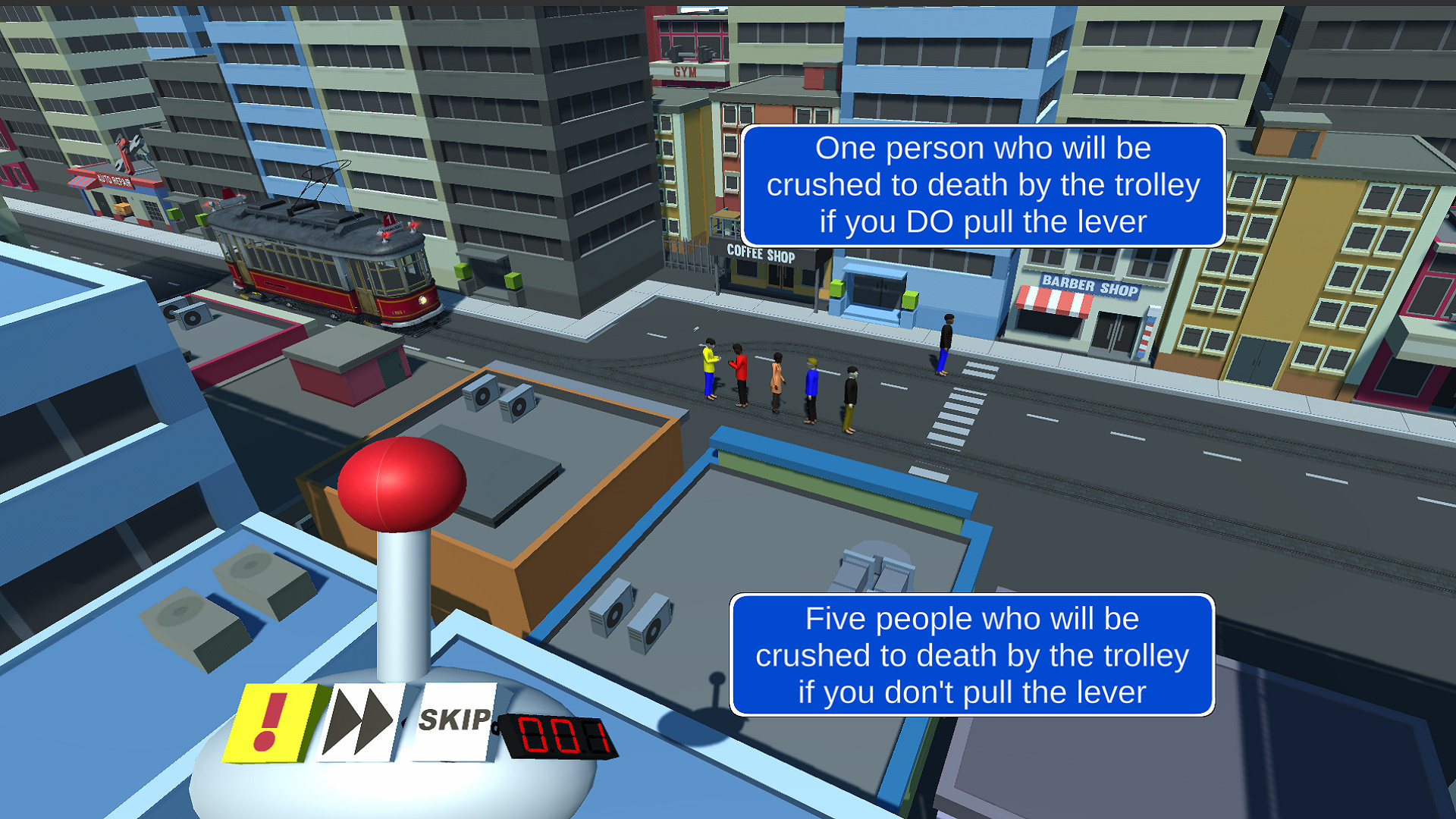Click the speech bubble about pulling the lever
Viewport: 1456px width, 819px height.
point(983,184)
